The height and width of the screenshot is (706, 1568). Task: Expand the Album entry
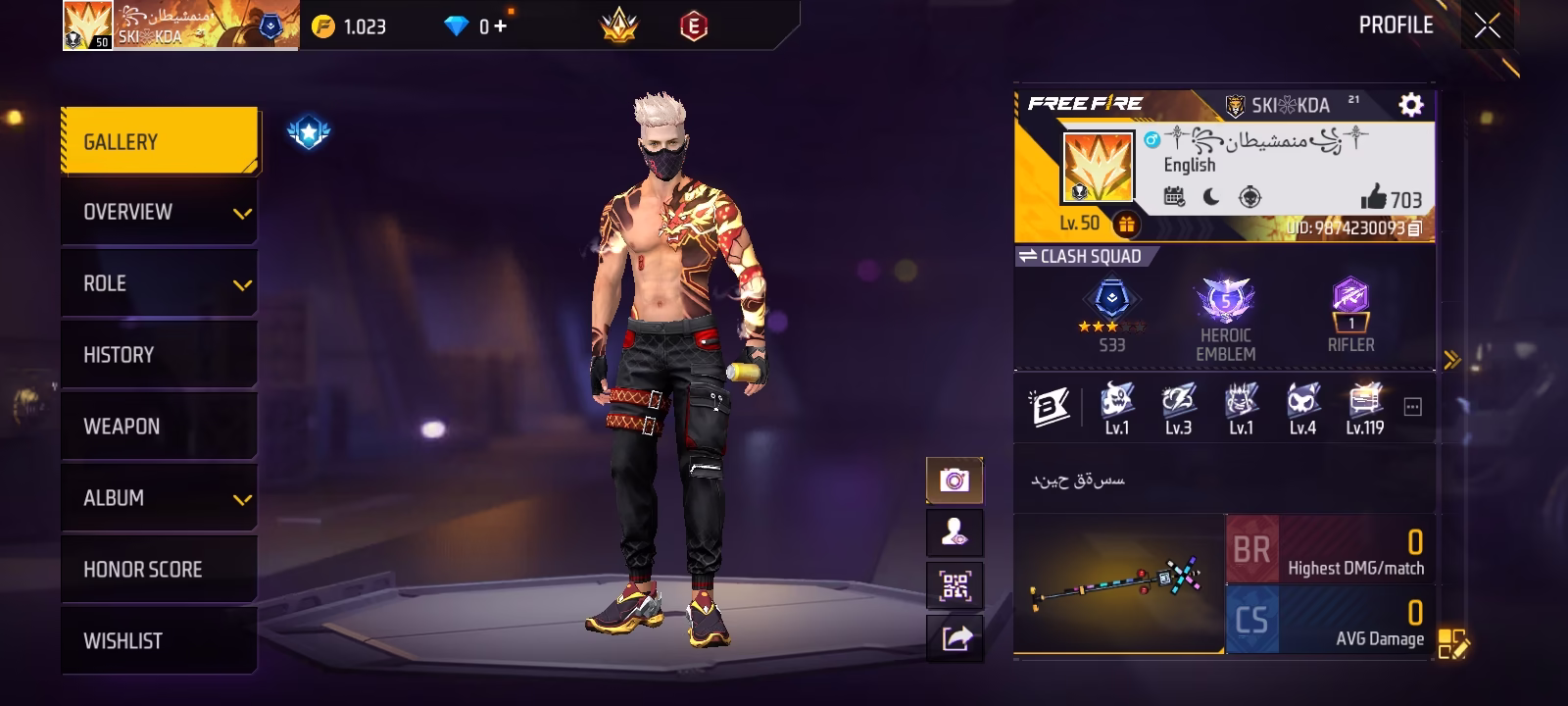point(160,498)
